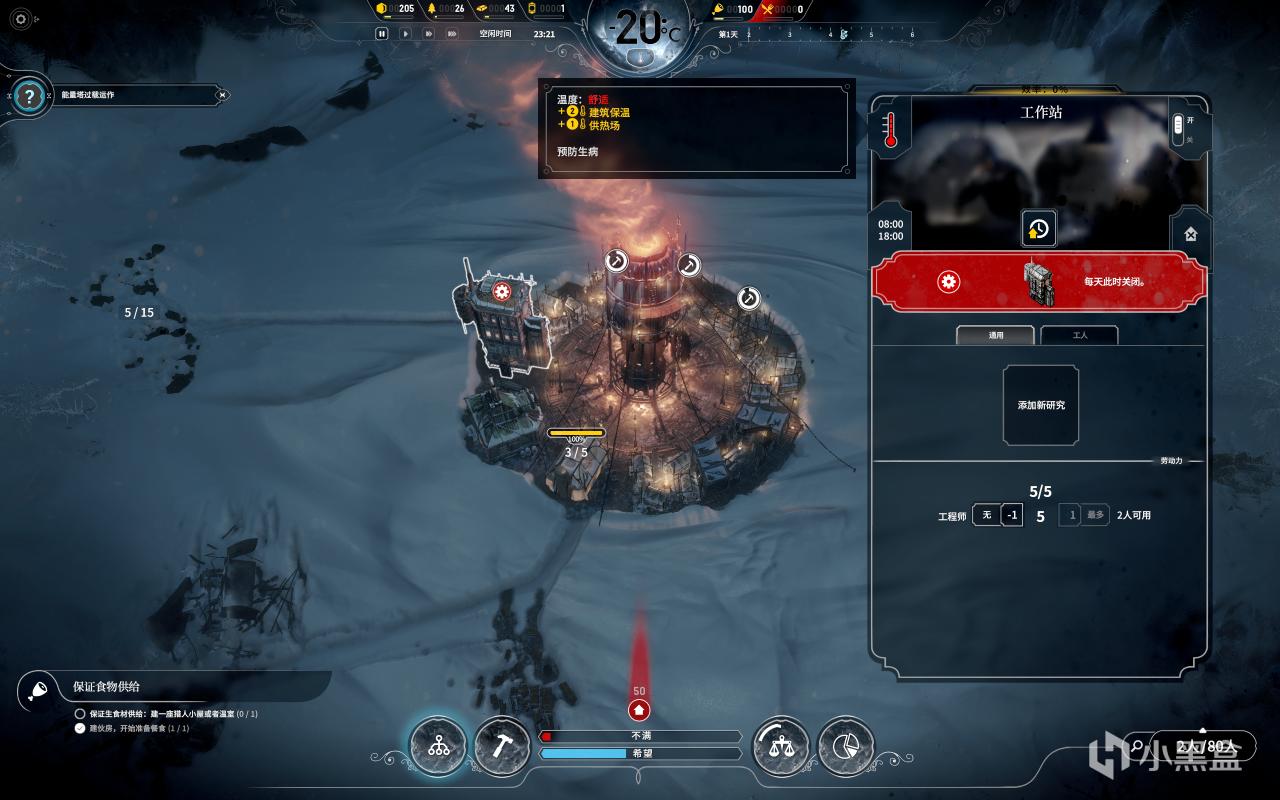Switch to the 工人 tab
Viewport: 1280px width, 800px height.
click(1080, 335)
